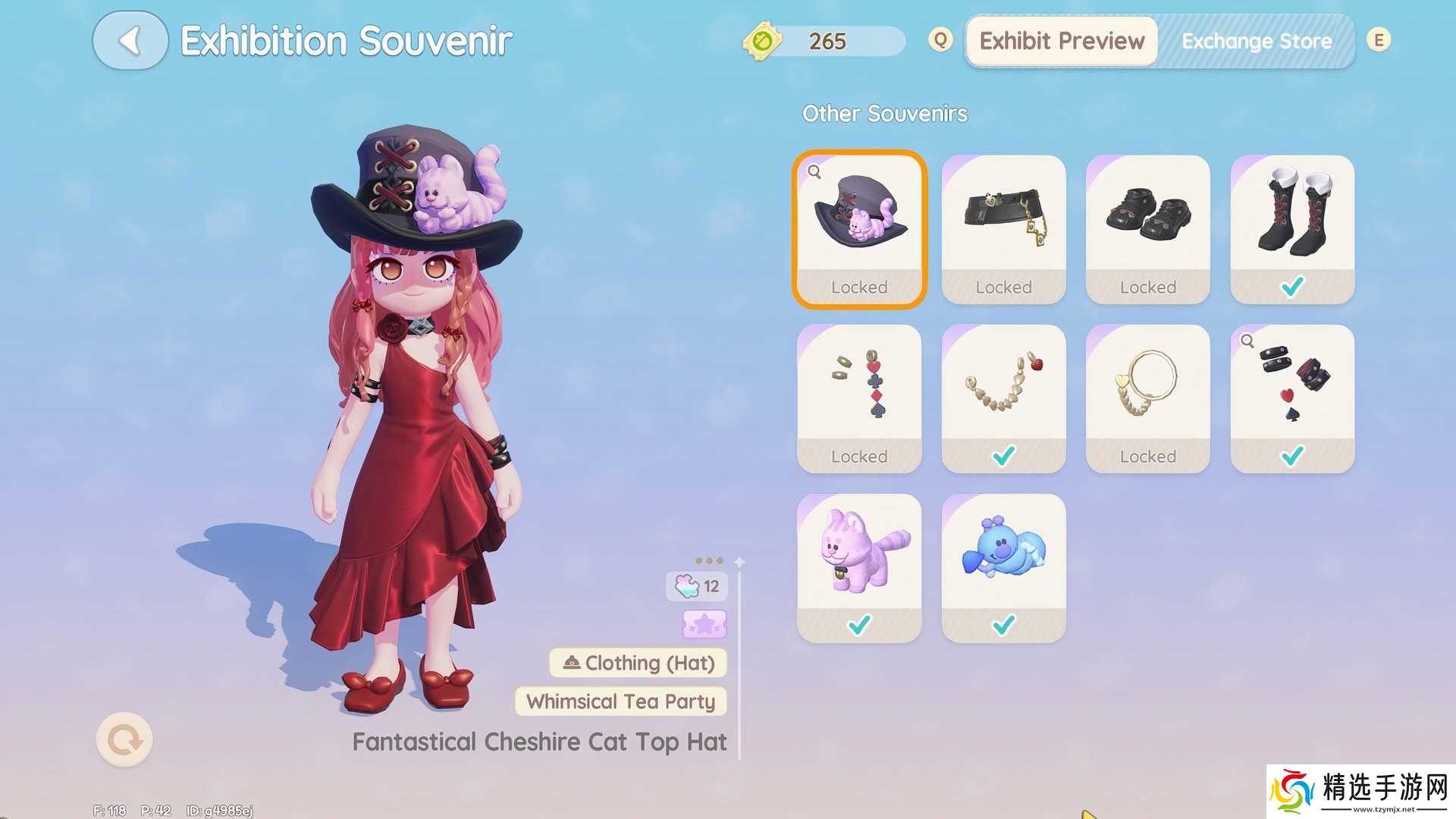1456x819 pixels.
Task: Click the purple star rarity badge
Action: click(x=704, y=624)
